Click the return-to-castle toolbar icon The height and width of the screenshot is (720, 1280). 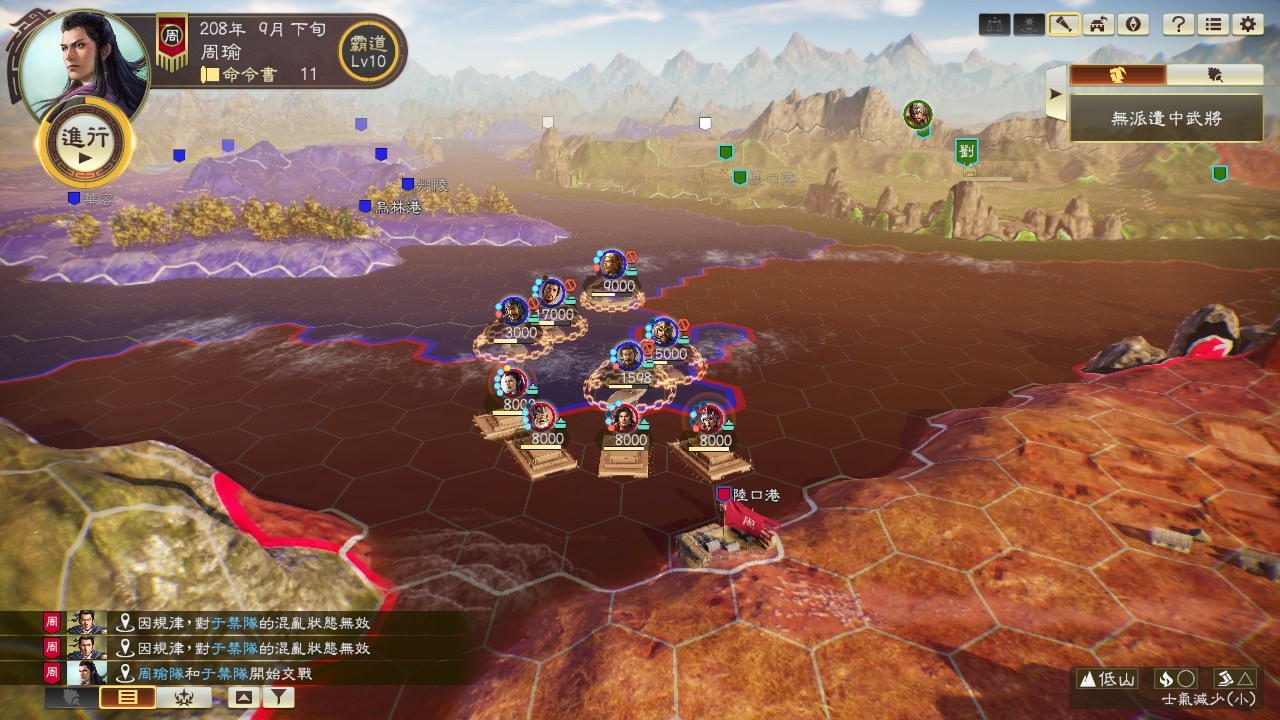click(x=1097, y=25)
